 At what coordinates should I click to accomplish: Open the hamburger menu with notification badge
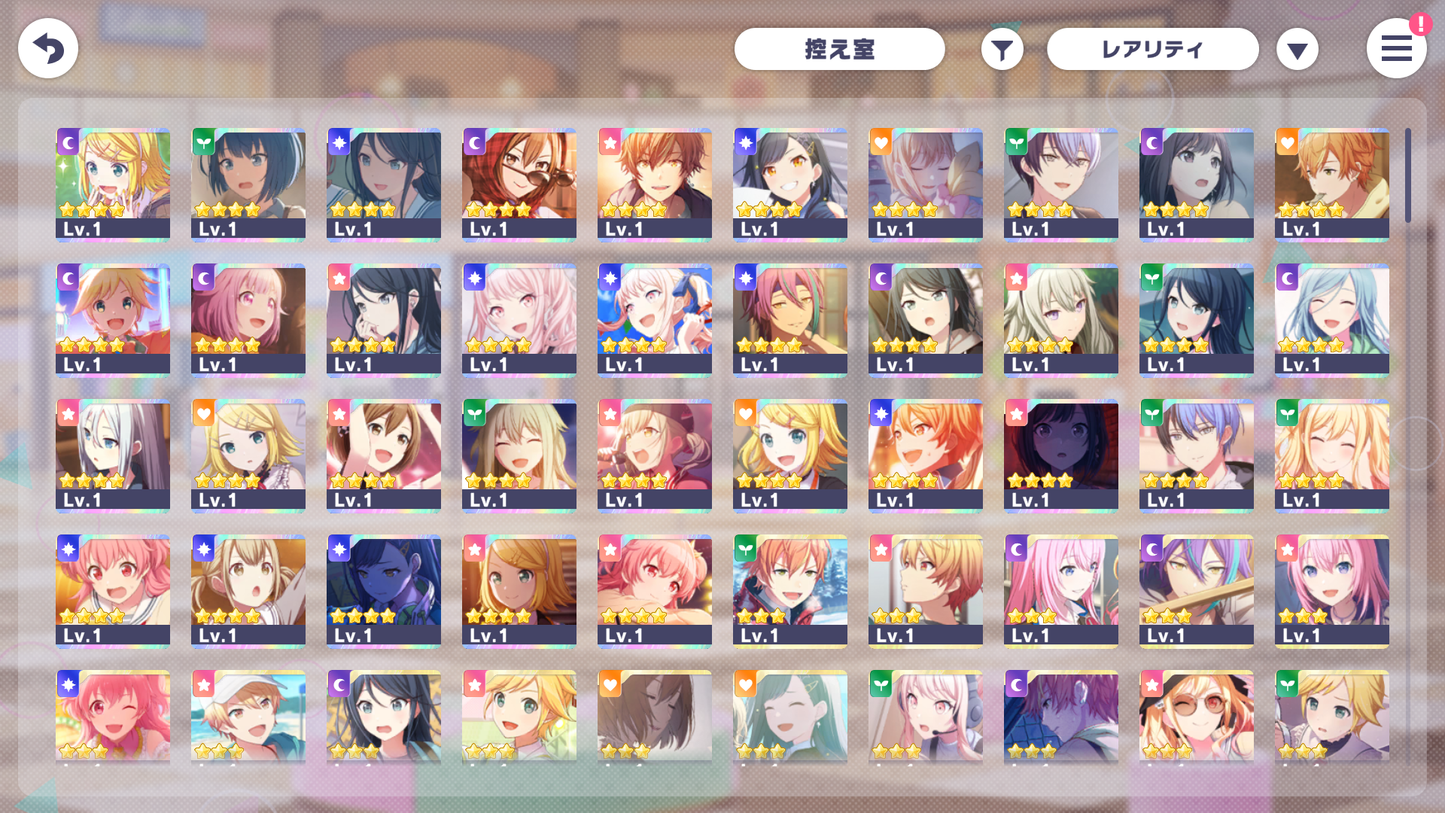(1396, 48)
